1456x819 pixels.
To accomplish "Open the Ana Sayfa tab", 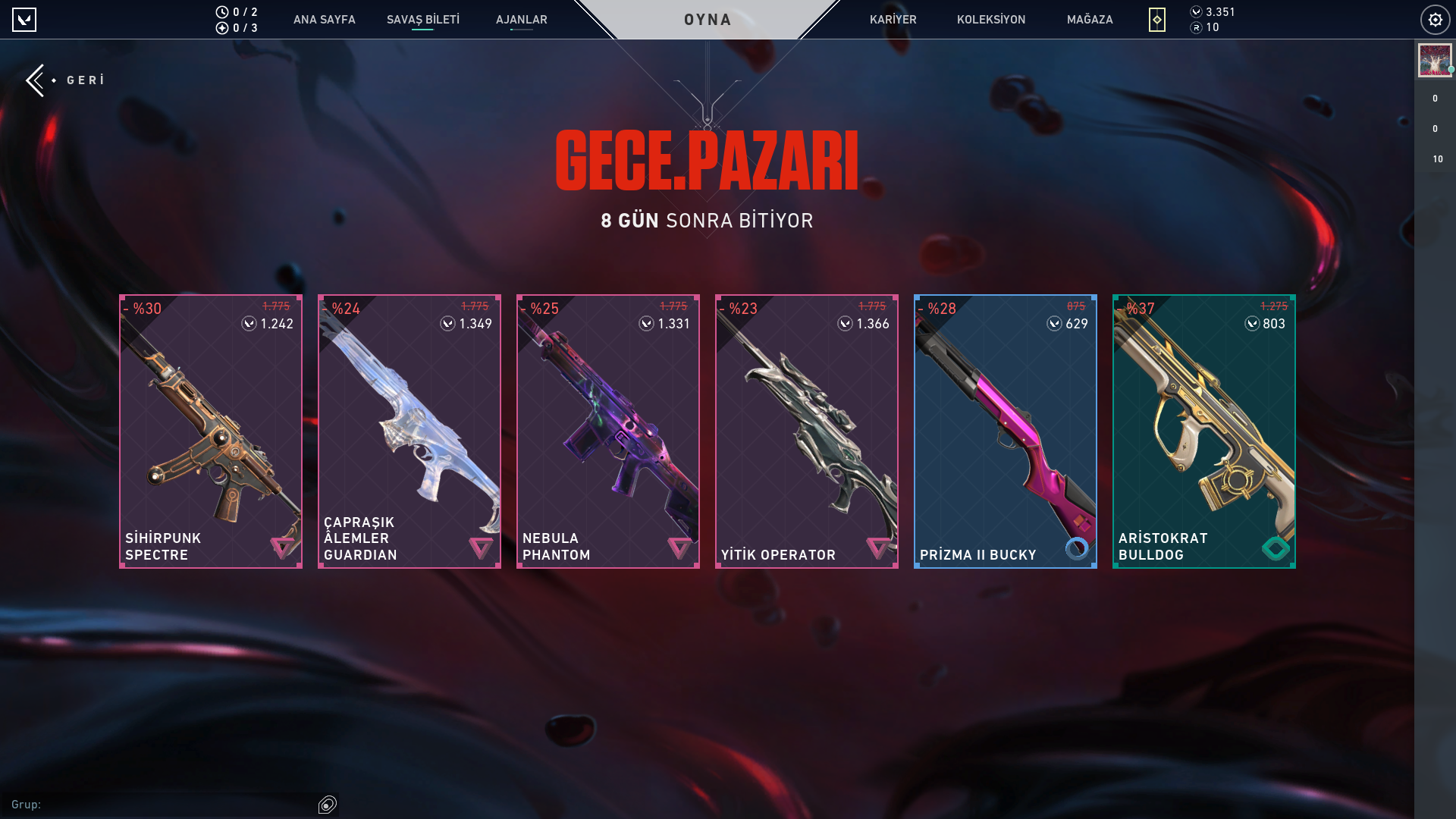I will pyautogui.click(x=324, y=20).
